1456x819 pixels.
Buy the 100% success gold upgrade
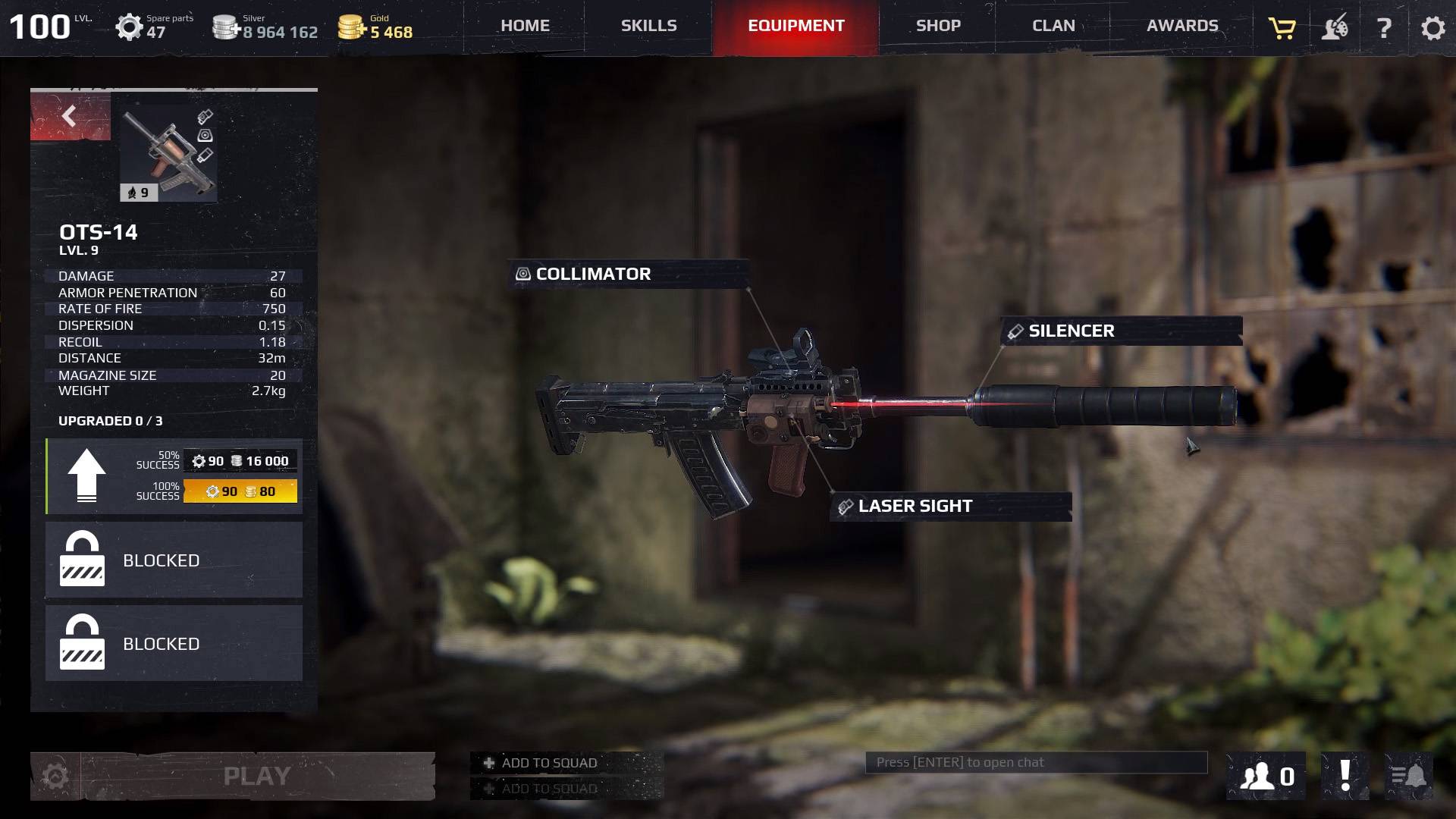click(x=240, y=491)
